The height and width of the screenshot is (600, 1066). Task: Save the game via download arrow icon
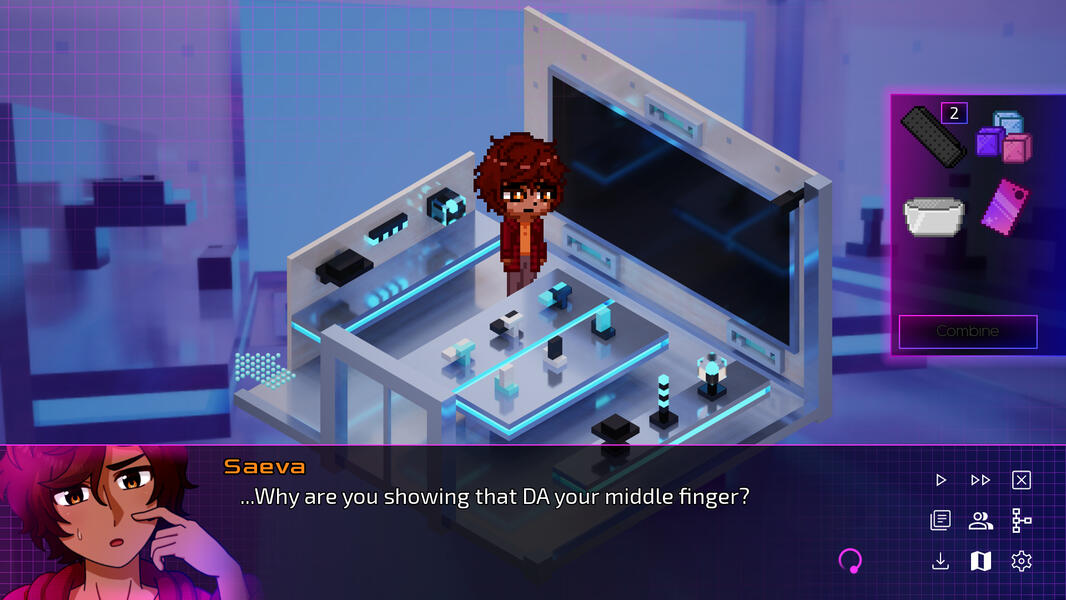[x=940, y=561]
